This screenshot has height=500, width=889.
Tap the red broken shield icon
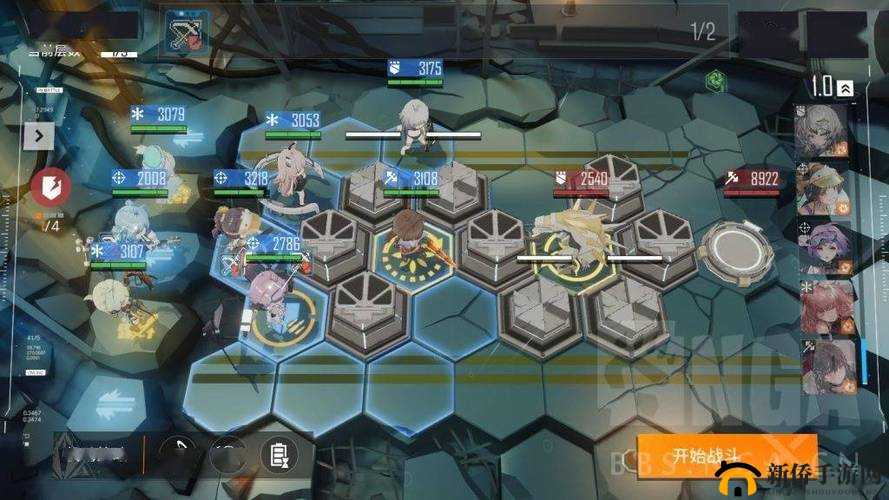(x=46, y=187)
